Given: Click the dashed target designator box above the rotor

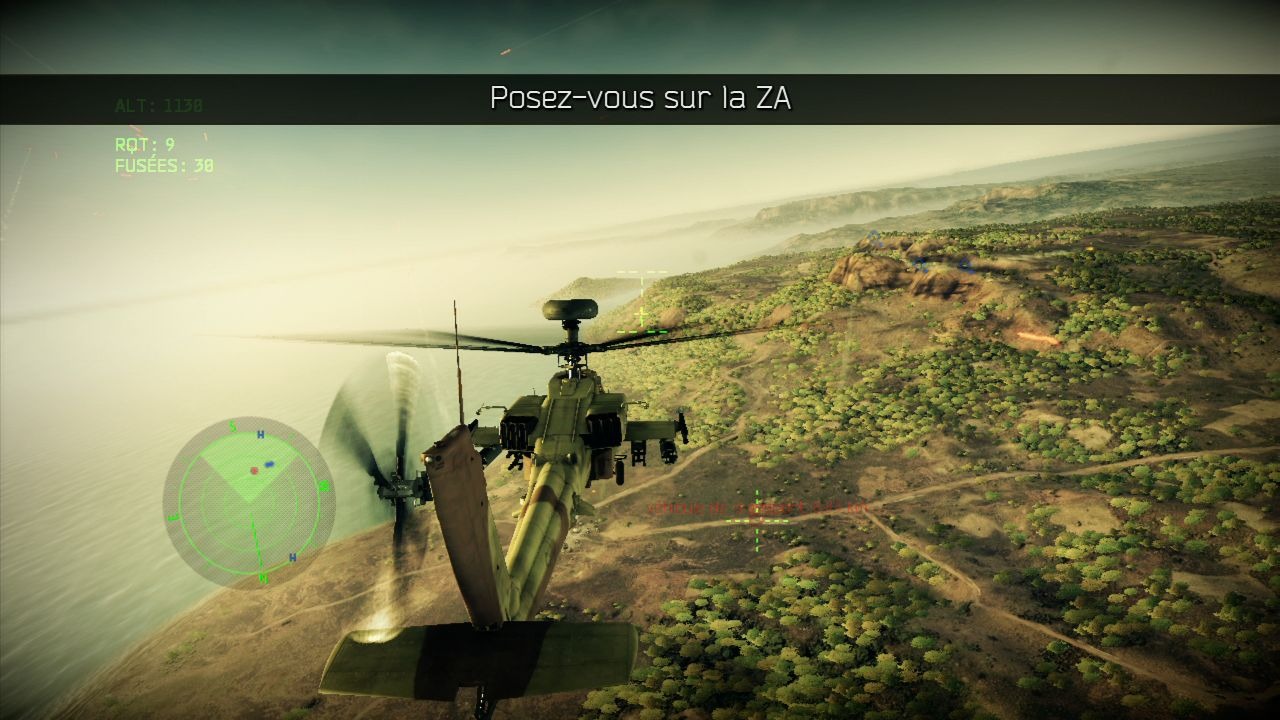Looking at the screenshot, I should click(640, 270).
